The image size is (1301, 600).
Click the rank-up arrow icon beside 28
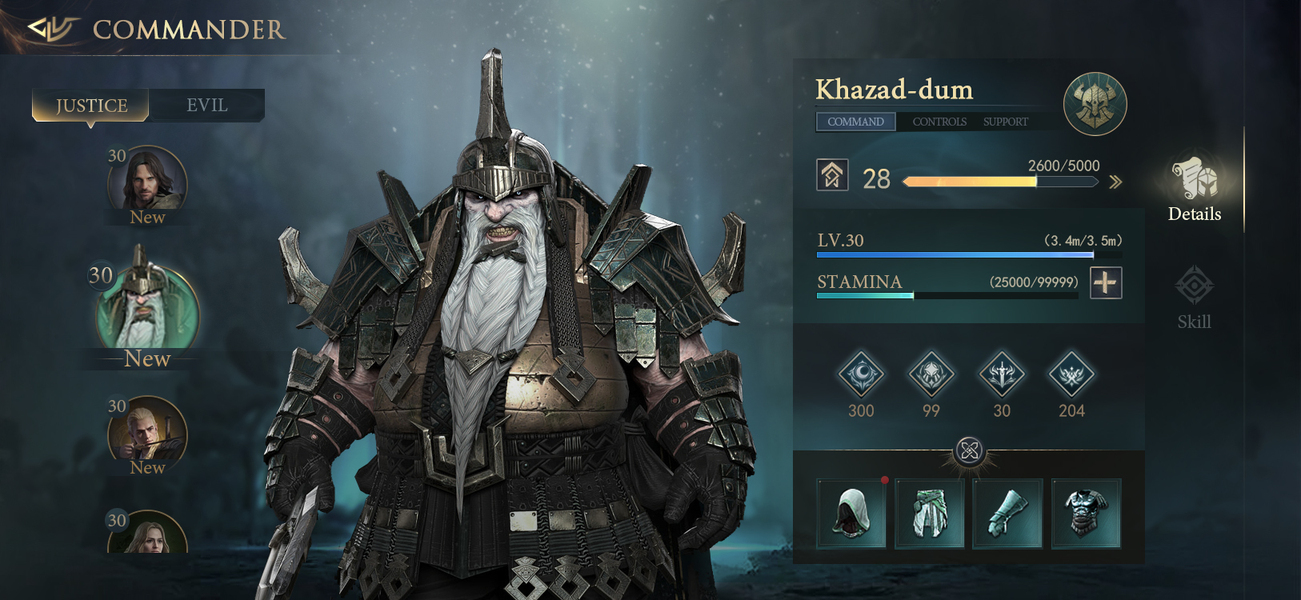tap(832, 176)
